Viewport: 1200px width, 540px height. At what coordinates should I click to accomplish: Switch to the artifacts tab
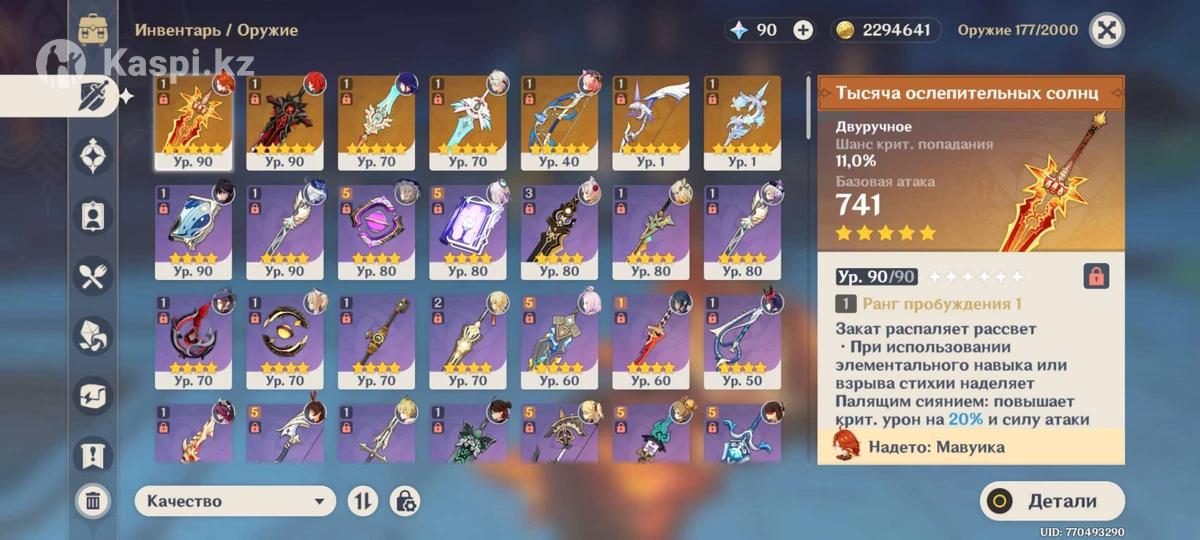coord(93,157)
